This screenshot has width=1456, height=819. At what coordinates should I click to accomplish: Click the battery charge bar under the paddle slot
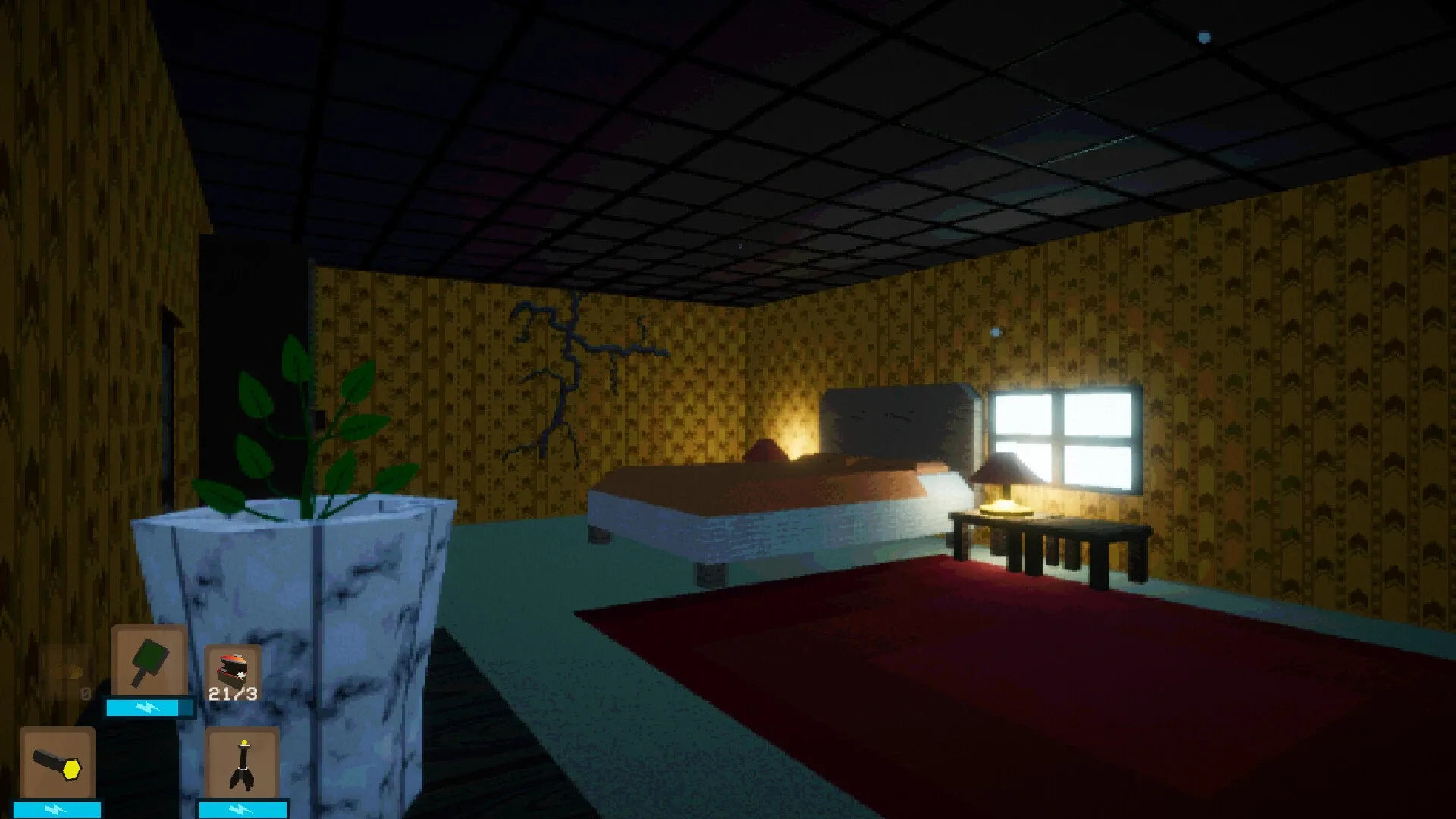[148, 708]
